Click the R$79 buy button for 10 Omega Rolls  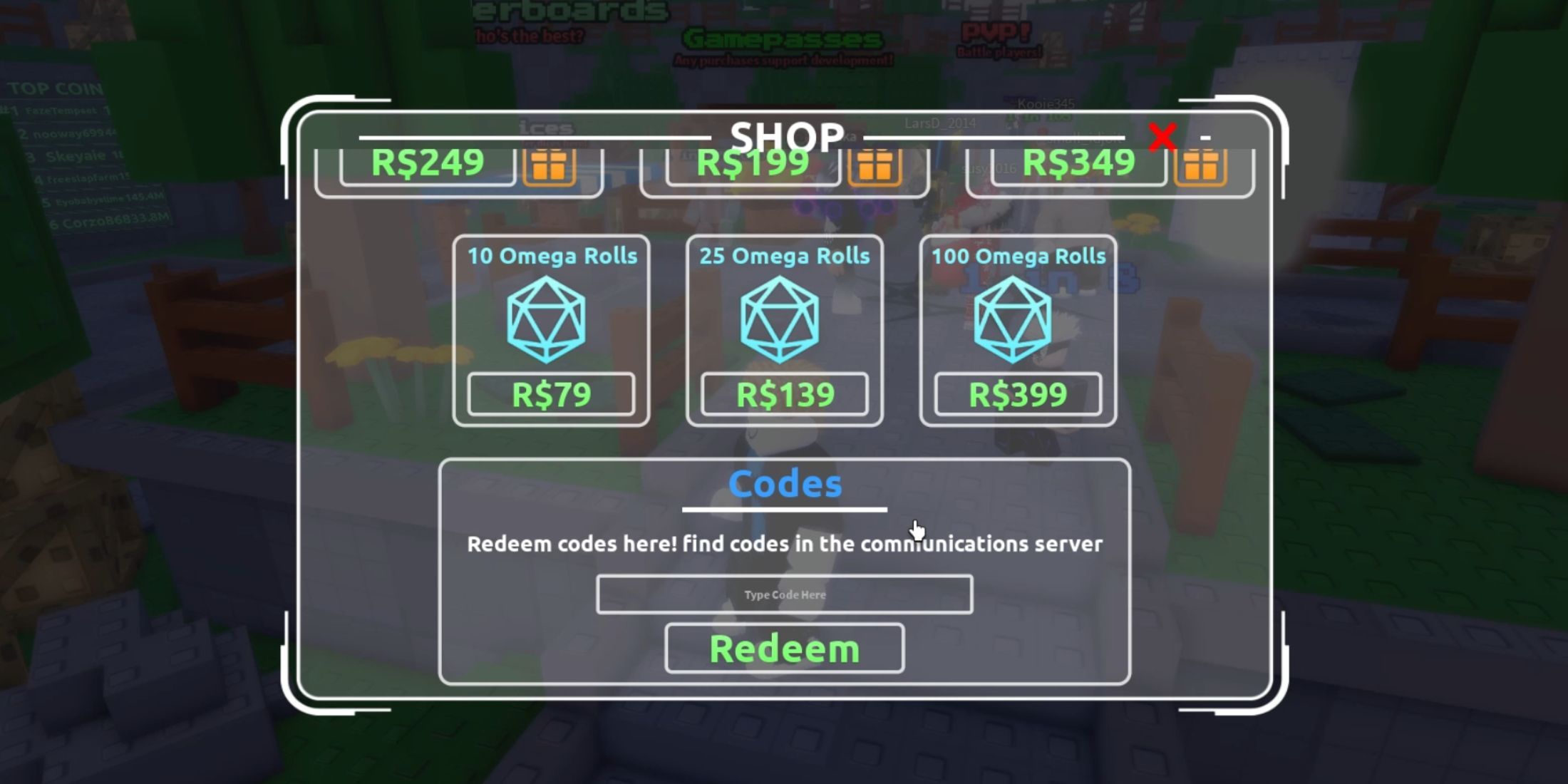tap(550, 393)
